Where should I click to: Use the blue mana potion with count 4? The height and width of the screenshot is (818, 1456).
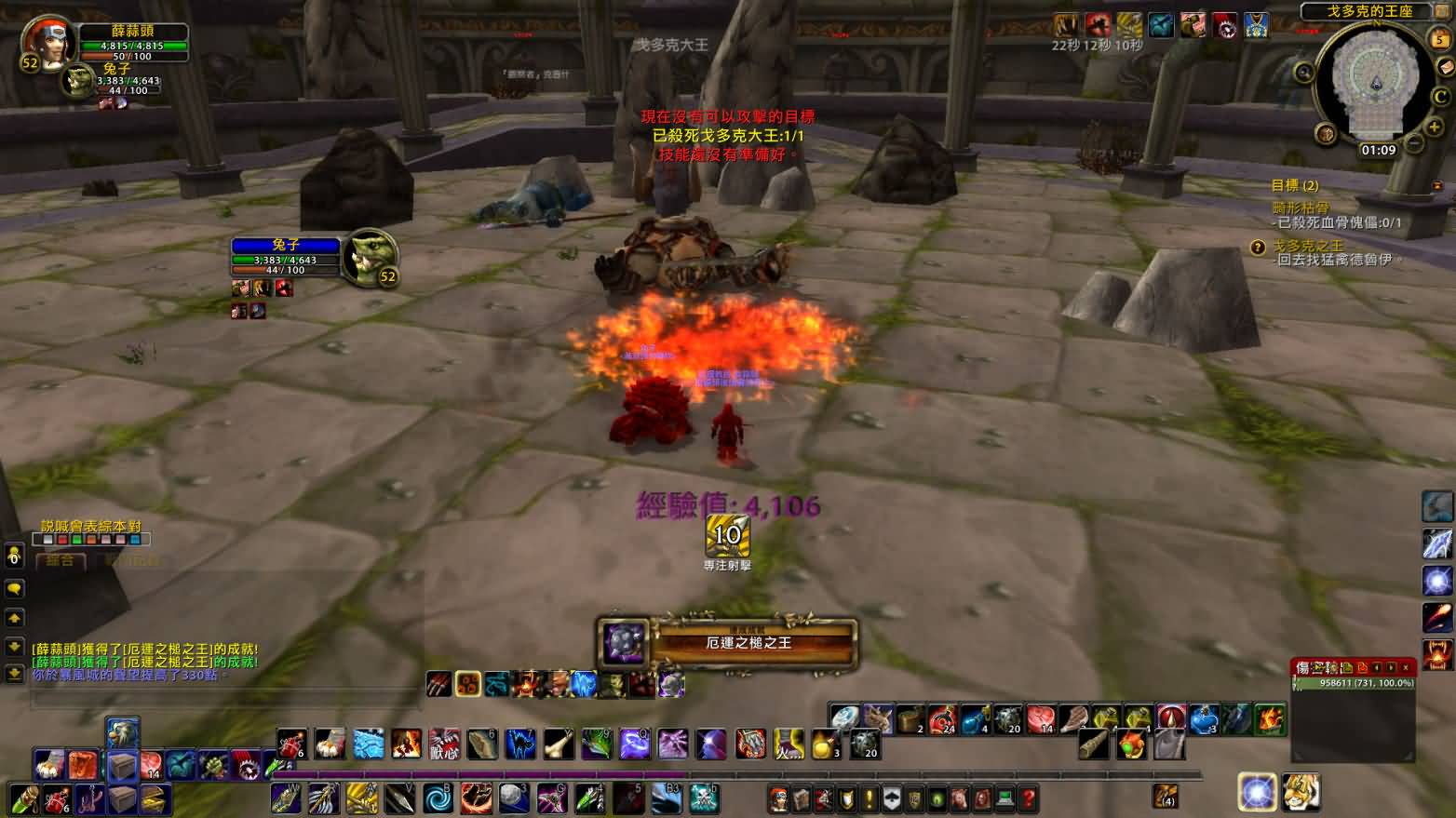973,718
